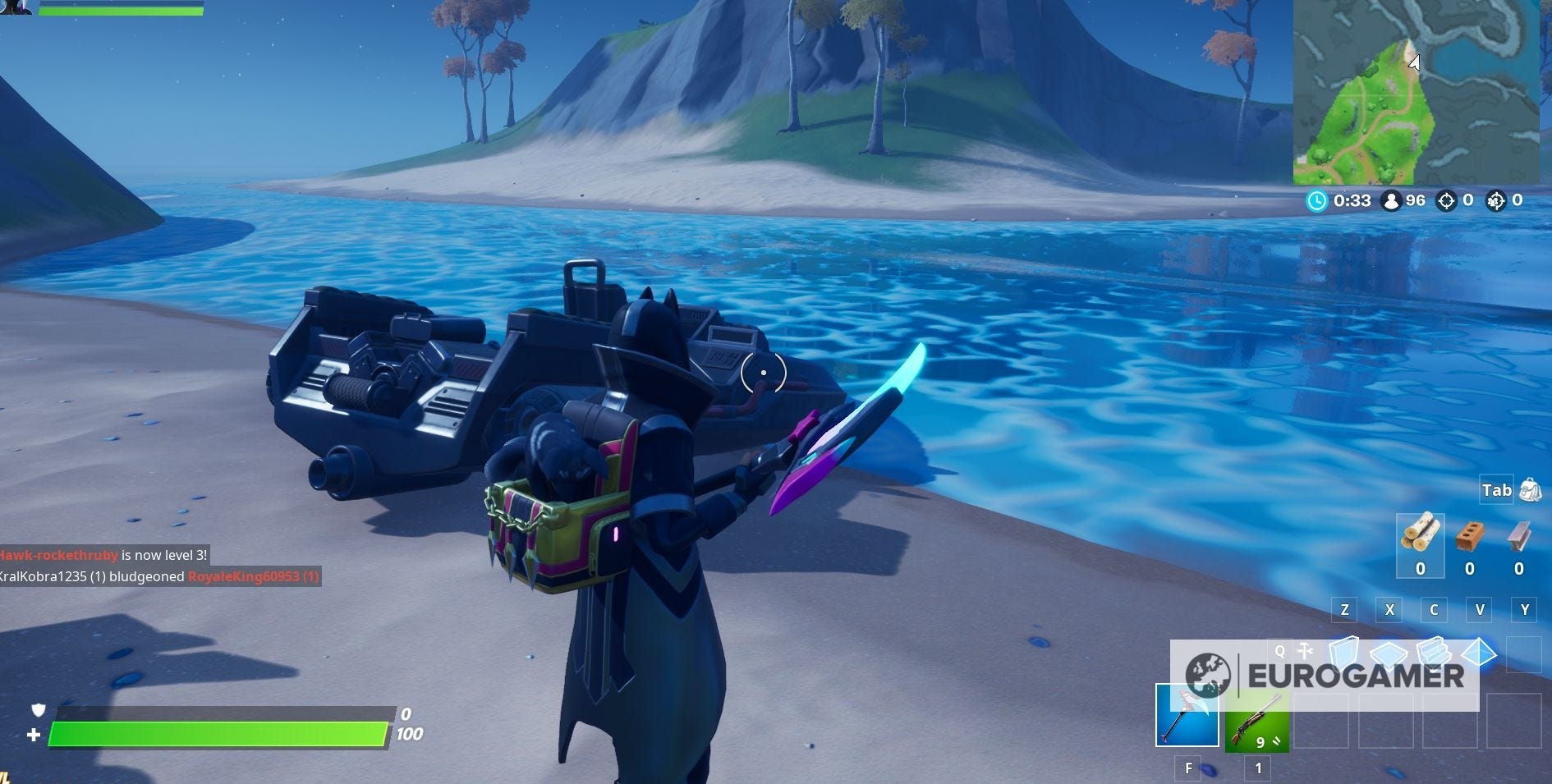The image size is (1552, 784).
Task: Click the squad eliminations icon
Action: coord(1496,199)
